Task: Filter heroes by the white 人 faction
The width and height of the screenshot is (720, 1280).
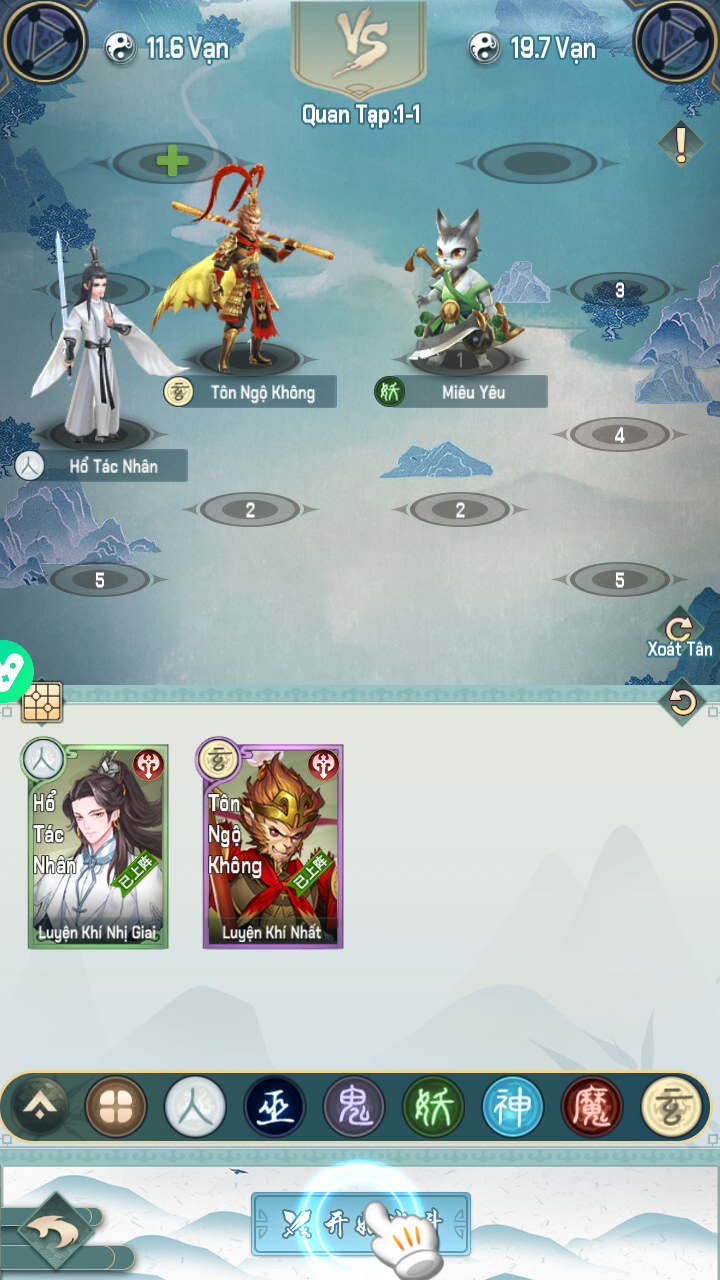Action: [x=195, y=1107]
